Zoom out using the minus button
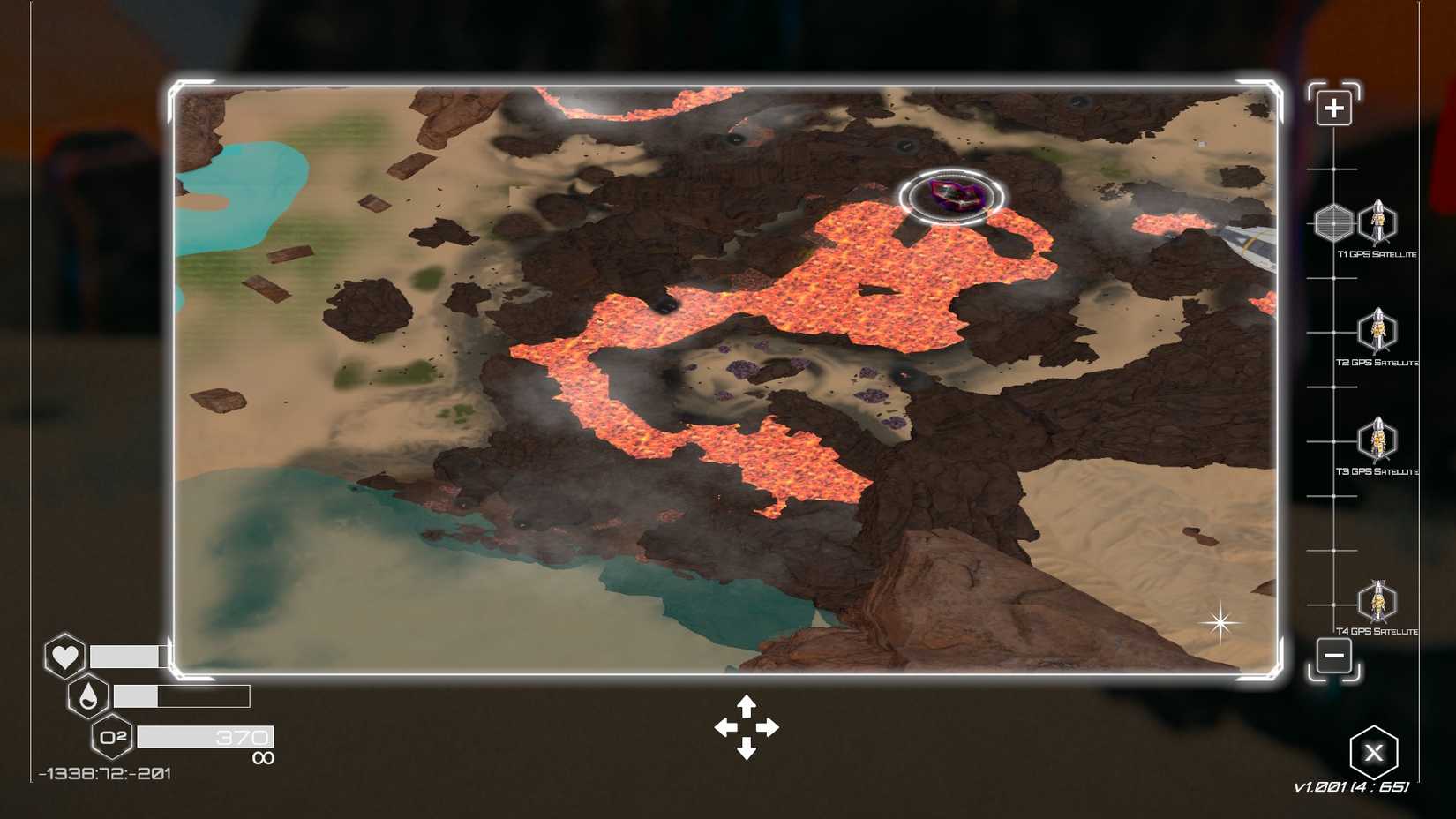Image resolution: width=1456 pixels, height=819 pixels. click(1332, 657)
